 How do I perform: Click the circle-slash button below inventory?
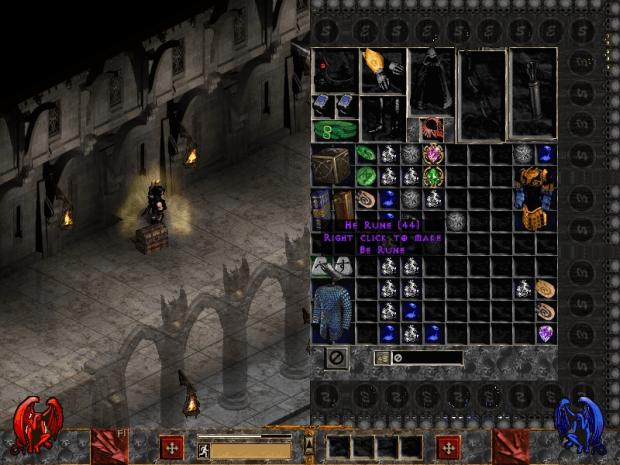tap(336, 357)
